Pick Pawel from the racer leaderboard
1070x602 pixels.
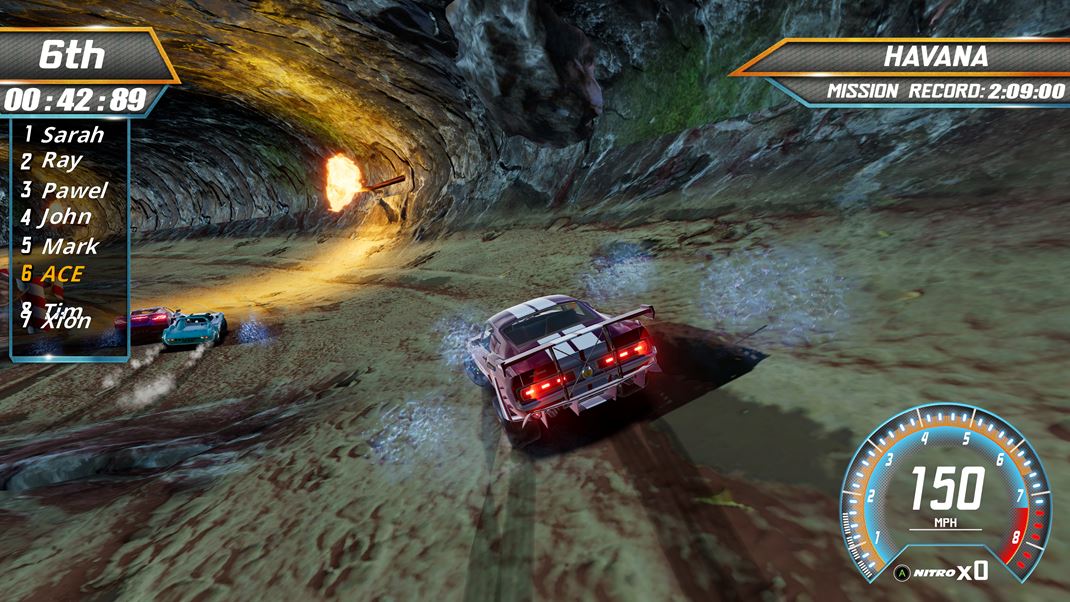[x=65, y=190]
